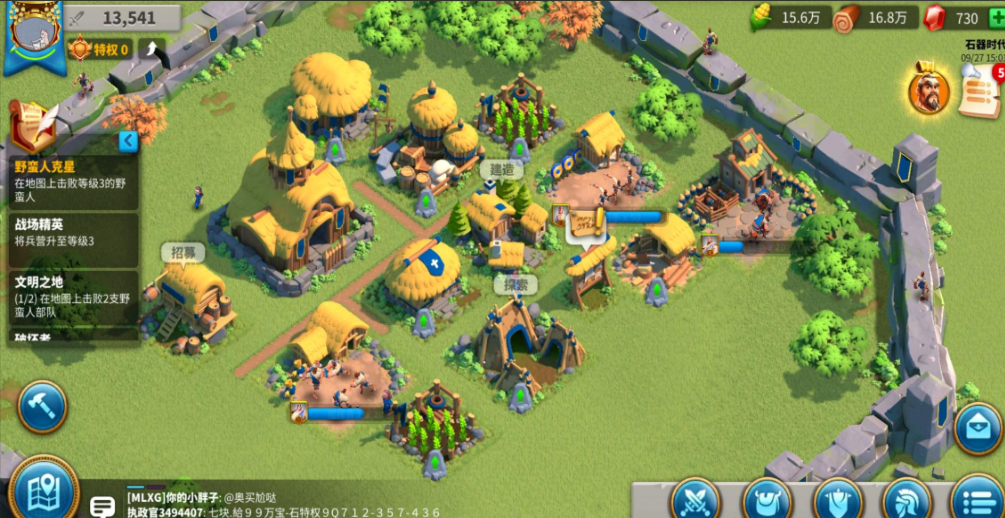Screen dimensions: 1005x518
Task: Open the items bag button
Action: [767, 499]
